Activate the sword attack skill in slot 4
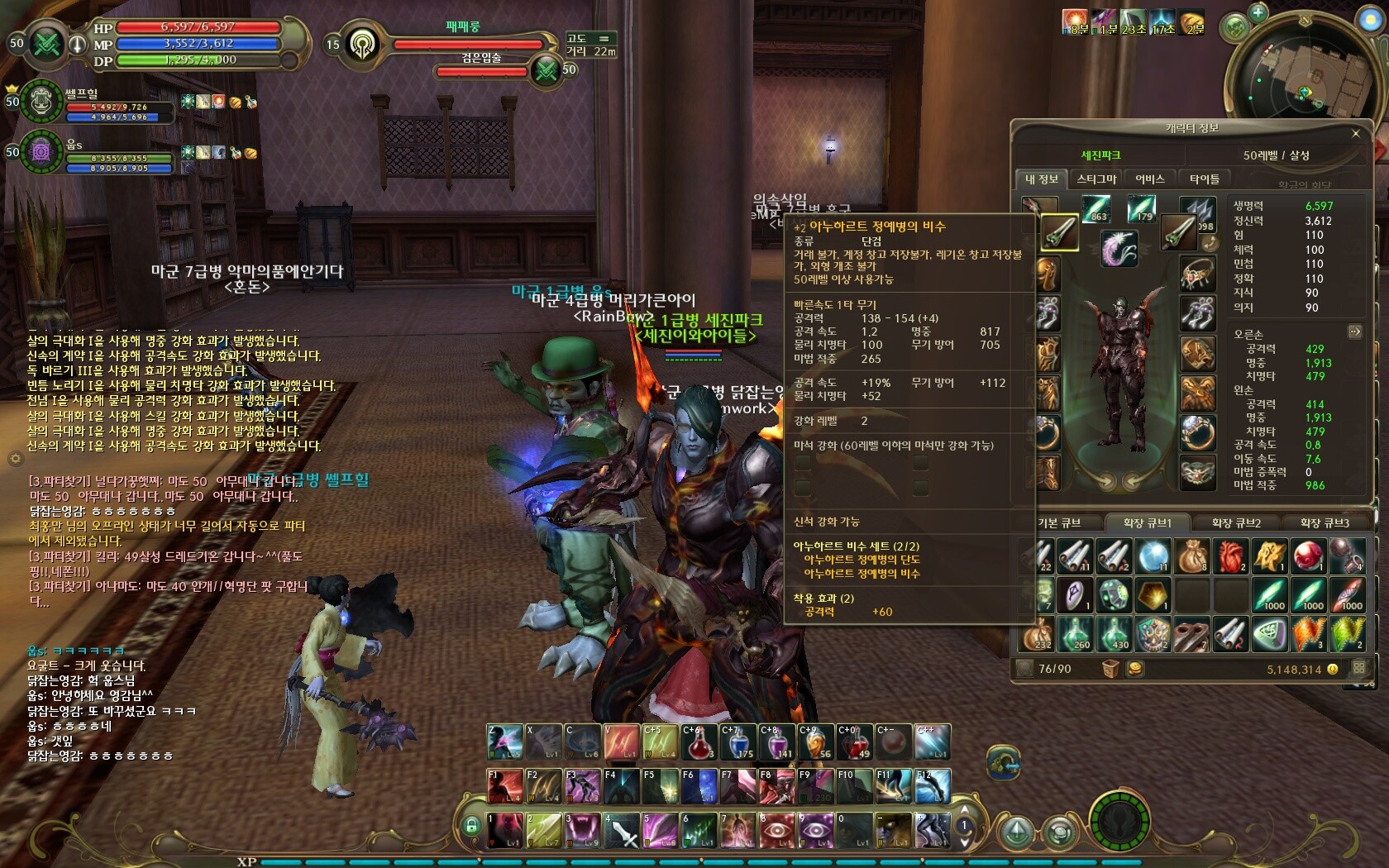 [x=622, y=830]
